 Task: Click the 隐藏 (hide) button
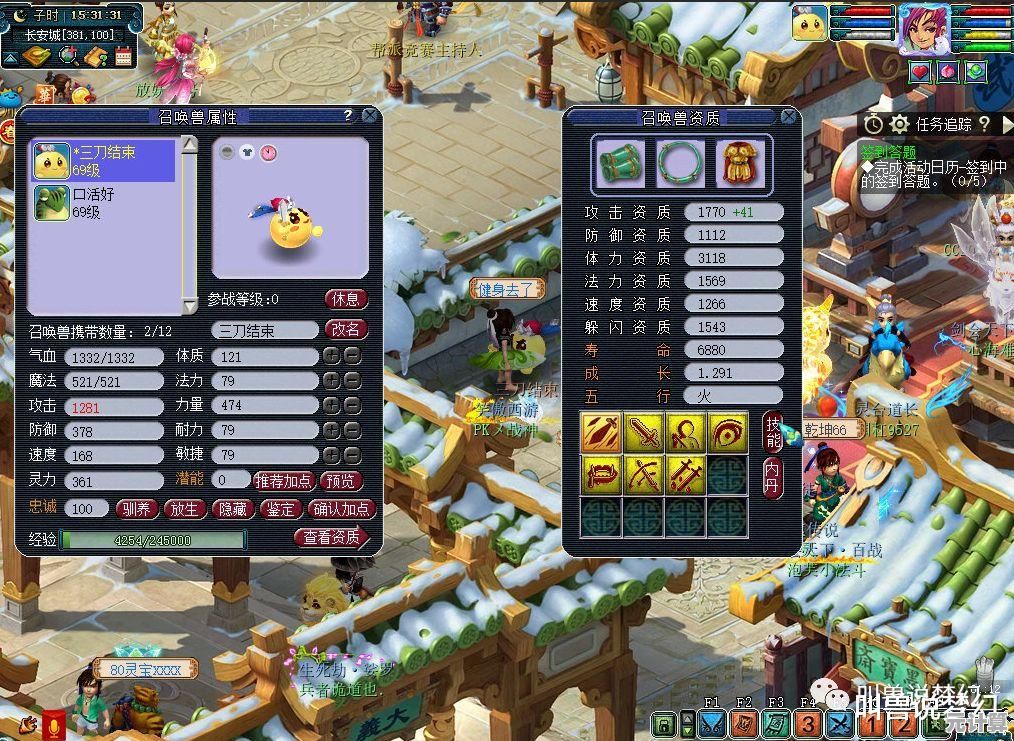click(x=233, y=509)
